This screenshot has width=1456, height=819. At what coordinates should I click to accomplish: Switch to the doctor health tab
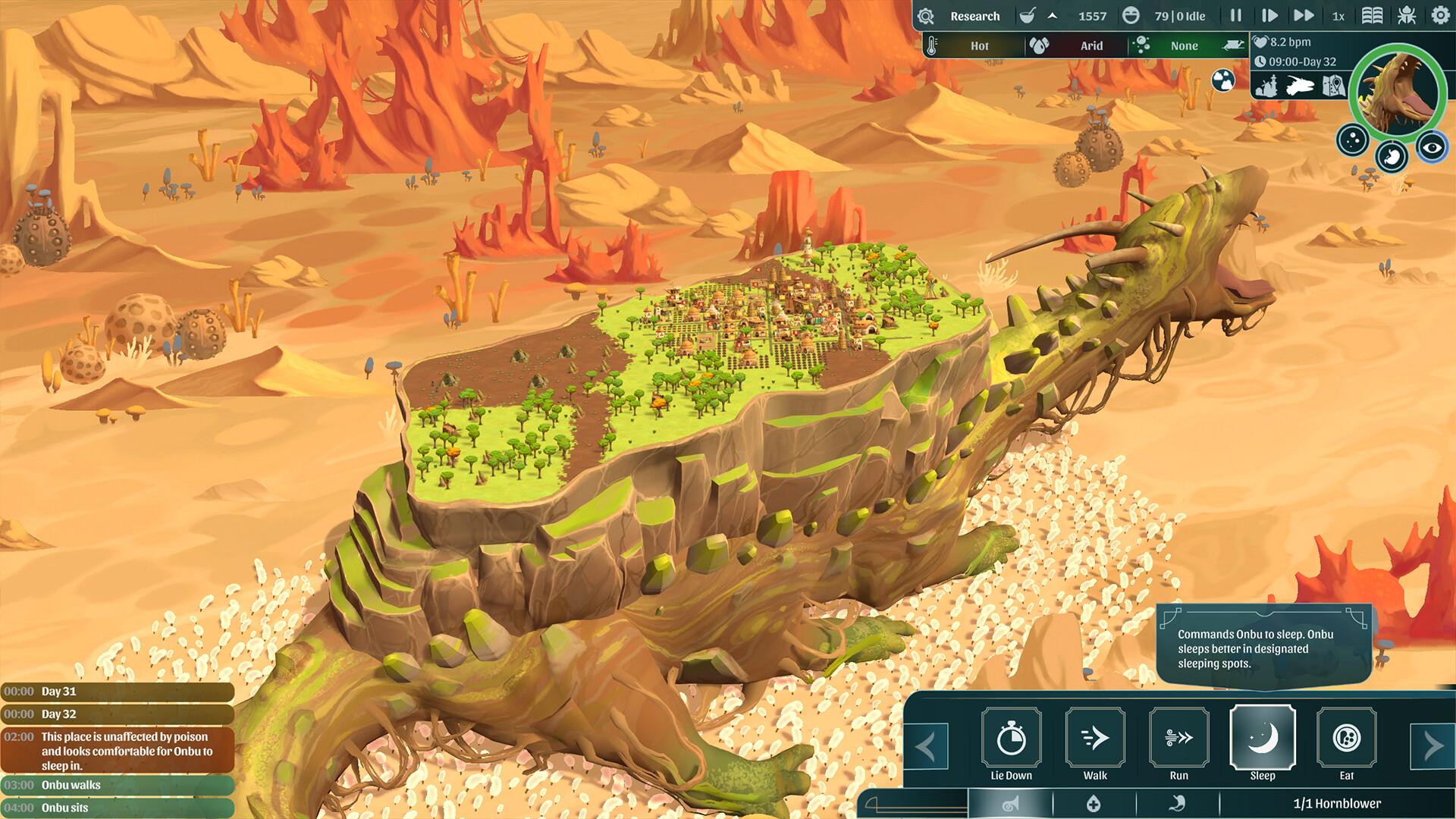pos(1094,804)
